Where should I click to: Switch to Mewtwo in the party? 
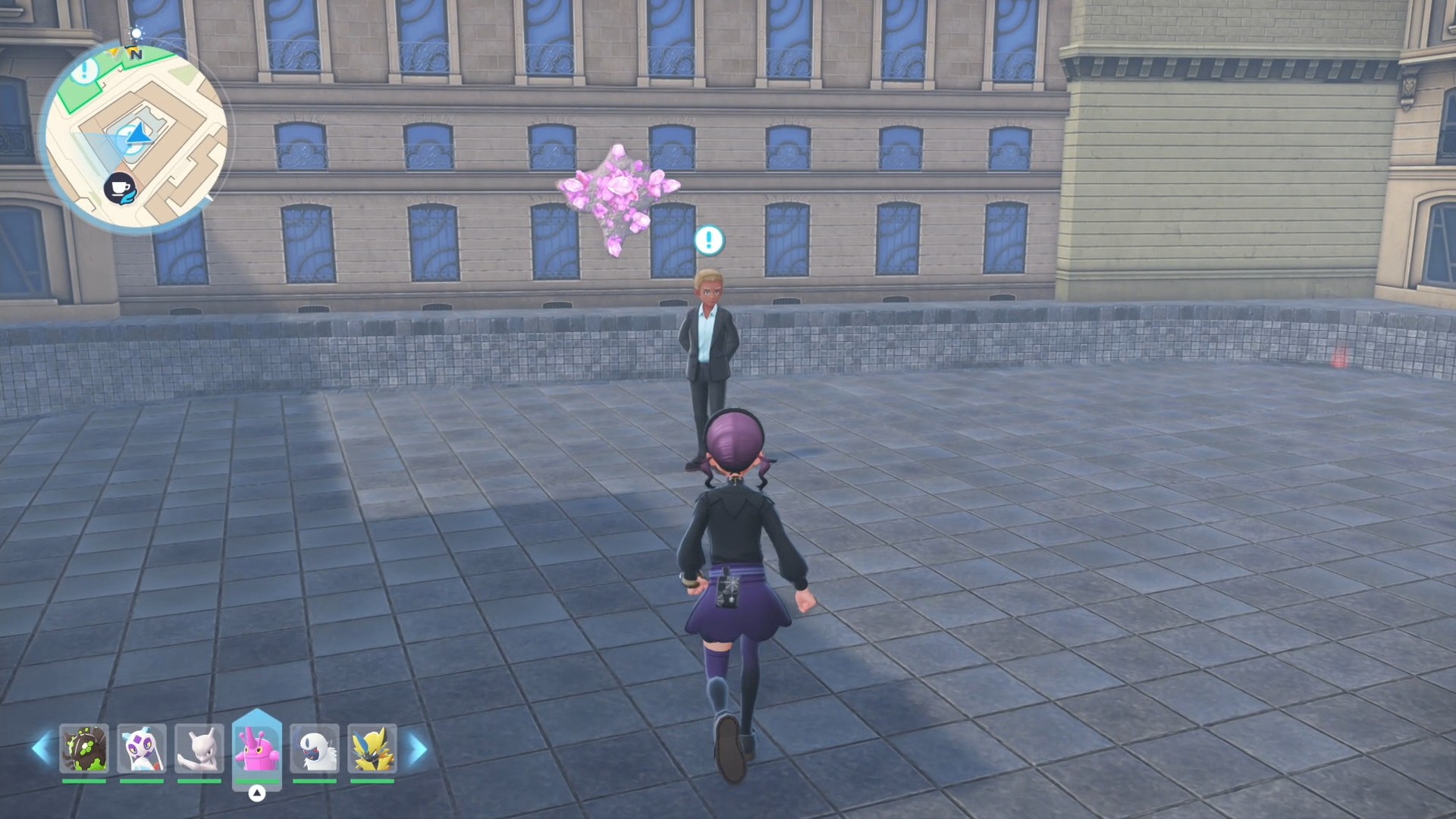(199, 748)
